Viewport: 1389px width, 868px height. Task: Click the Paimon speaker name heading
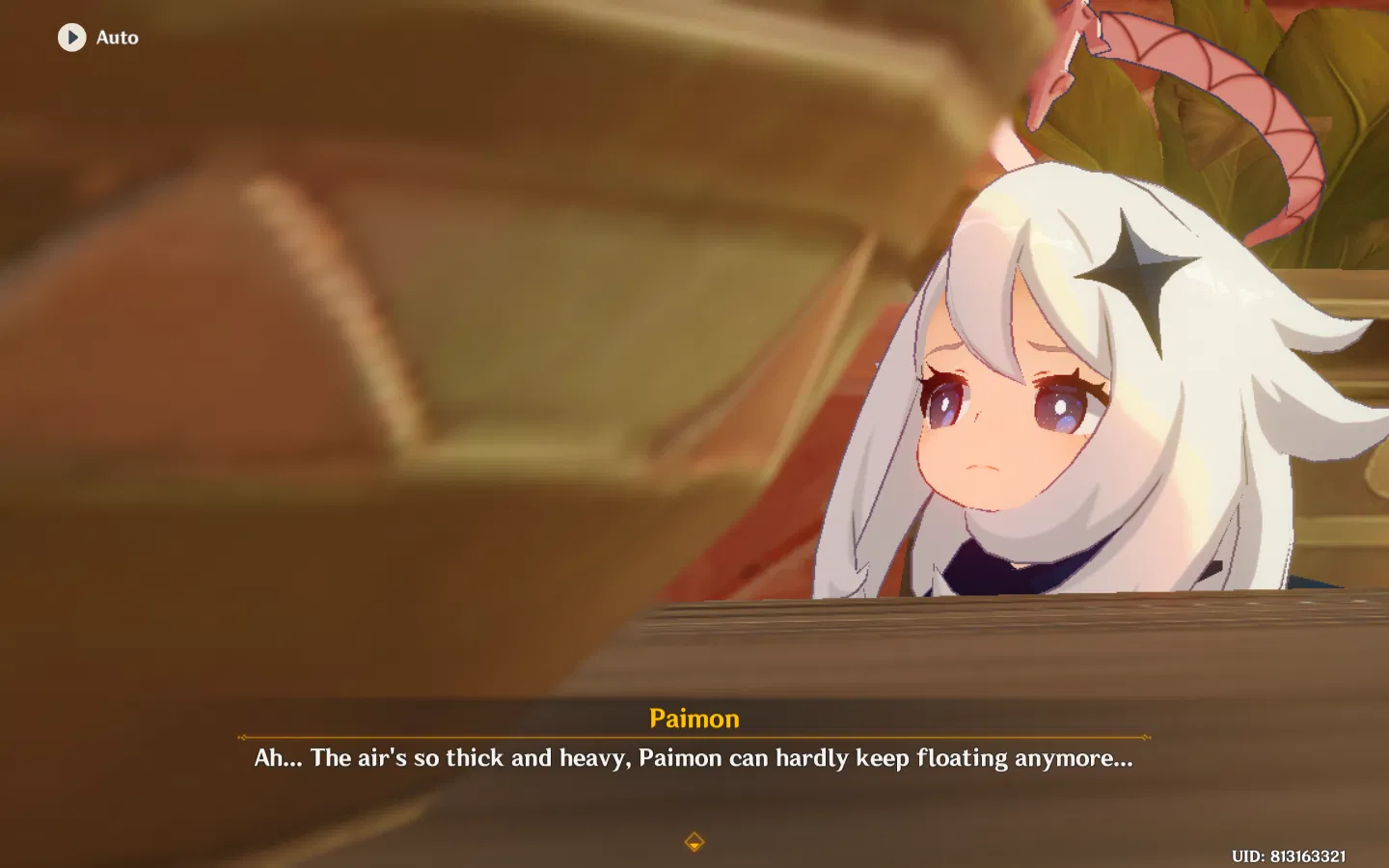tap(693, 718)
